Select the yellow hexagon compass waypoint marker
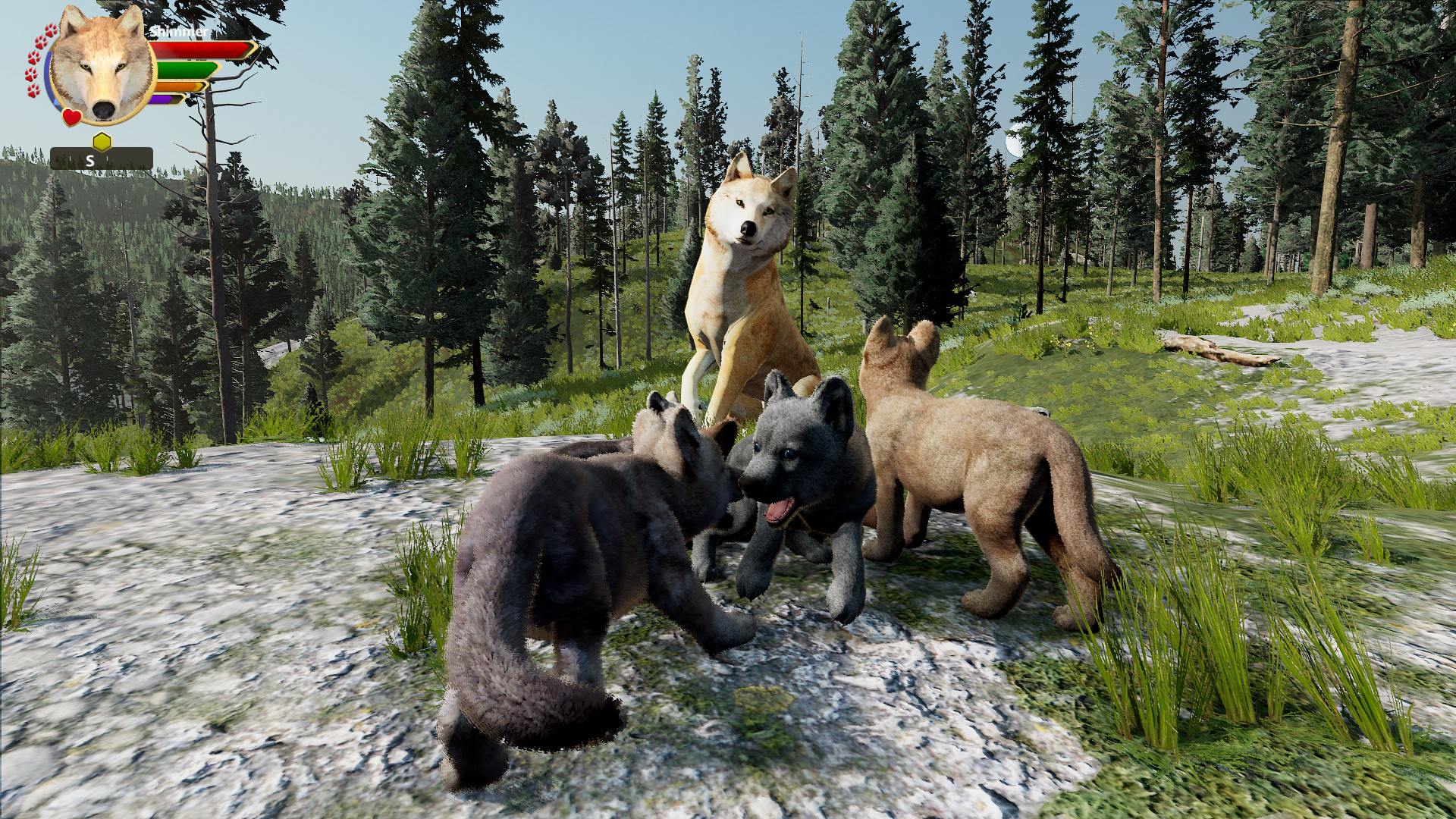The image size is (1456, 819). click(x=102, y=140)
